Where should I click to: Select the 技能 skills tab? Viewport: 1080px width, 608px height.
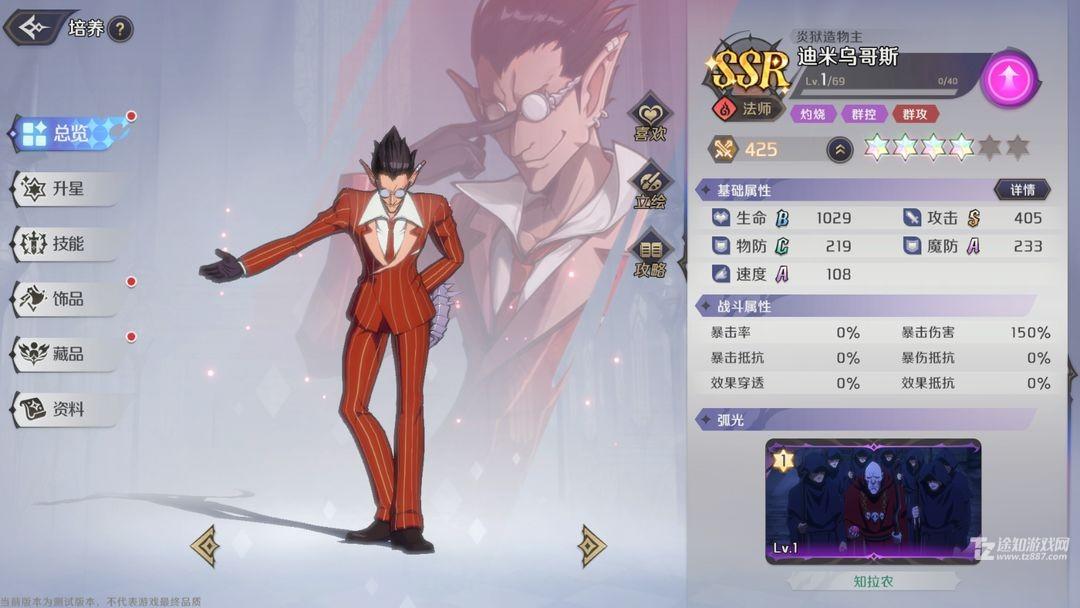point(66,243)
